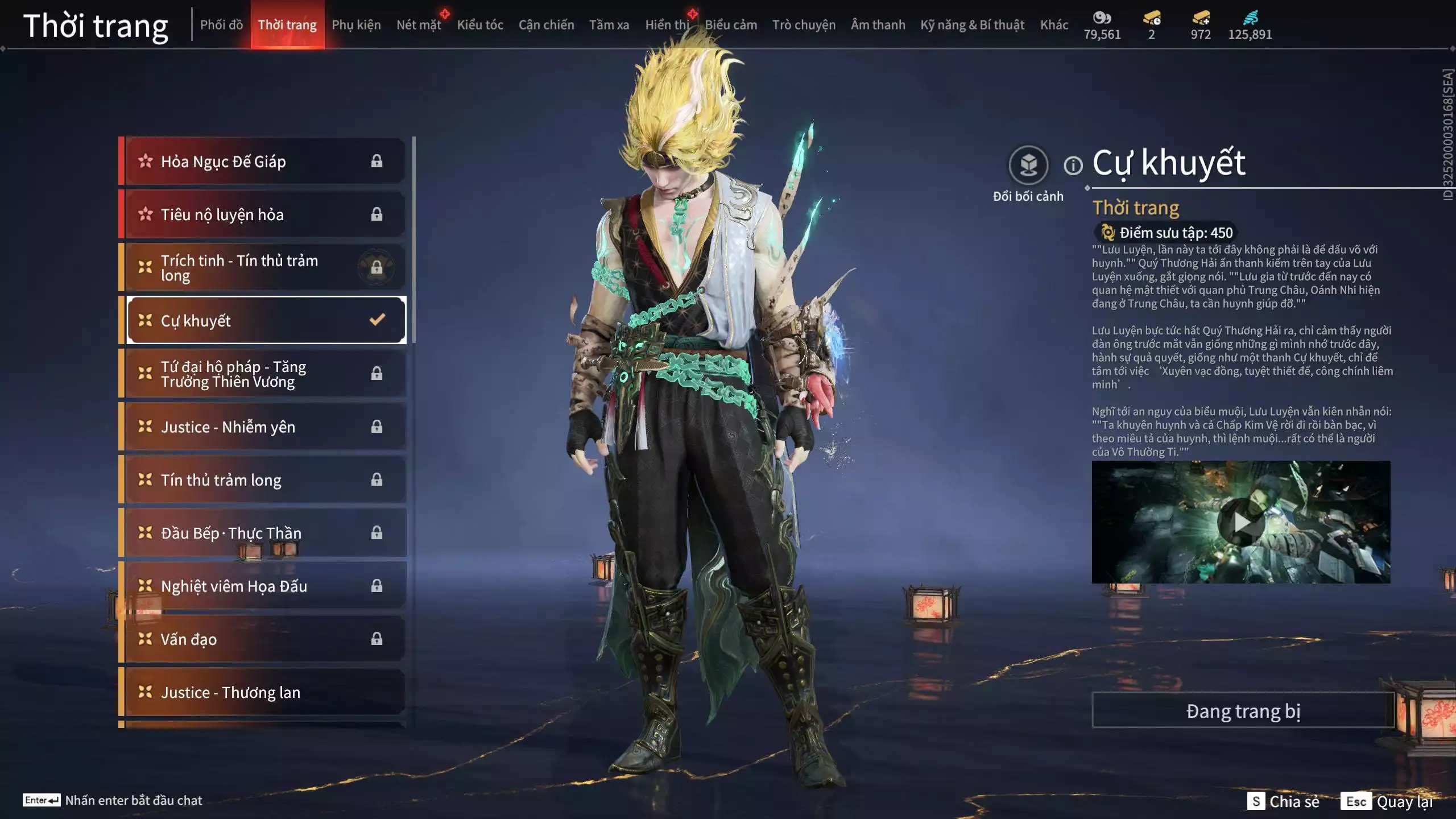Image resolution: width=1456 pixels, height=819 pixels.
Task: Go back with Quay lại
Action: [x=1388, y=801]
